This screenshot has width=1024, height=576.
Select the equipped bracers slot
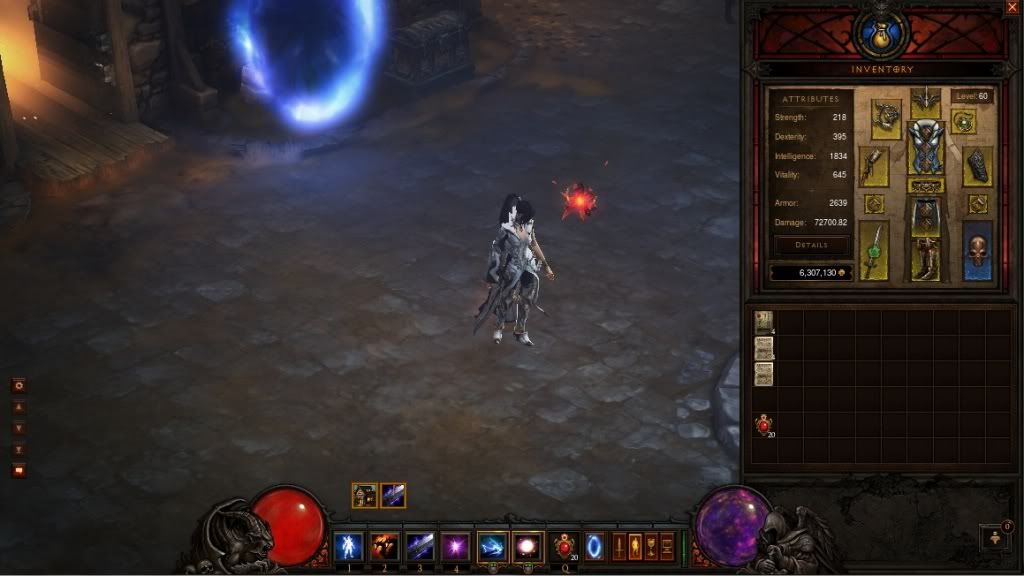click(x=977, y=166)
